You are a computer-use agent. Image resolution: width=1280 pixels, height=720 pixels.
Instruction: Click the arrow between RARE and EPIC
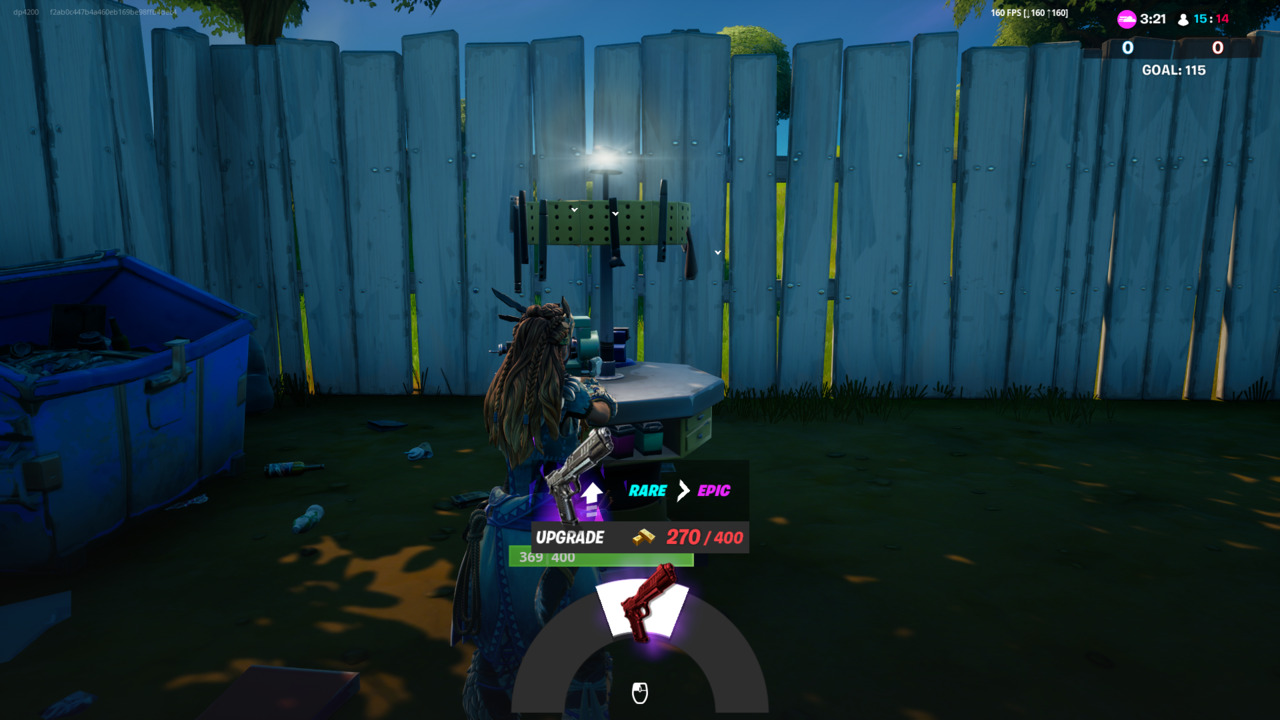click(x=686, y=490)
